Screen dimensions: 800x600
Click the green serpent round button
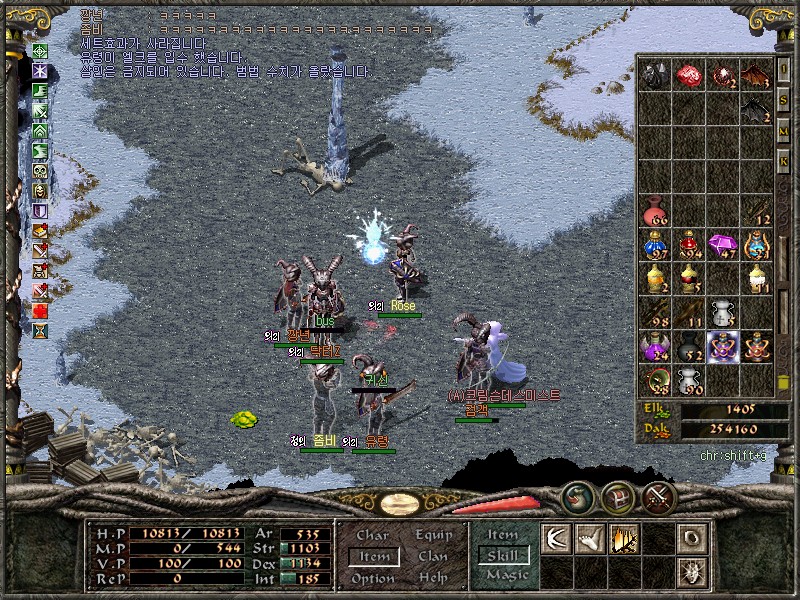pos(578,496)
